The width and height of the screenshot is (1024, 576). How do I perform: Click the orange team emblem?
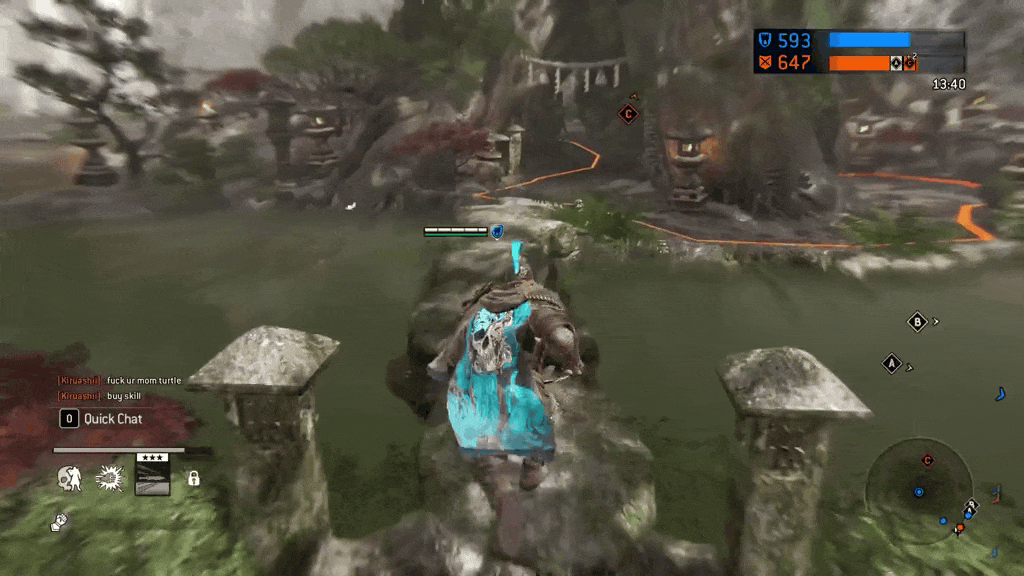pyautogui.click(x=765, y=63)
